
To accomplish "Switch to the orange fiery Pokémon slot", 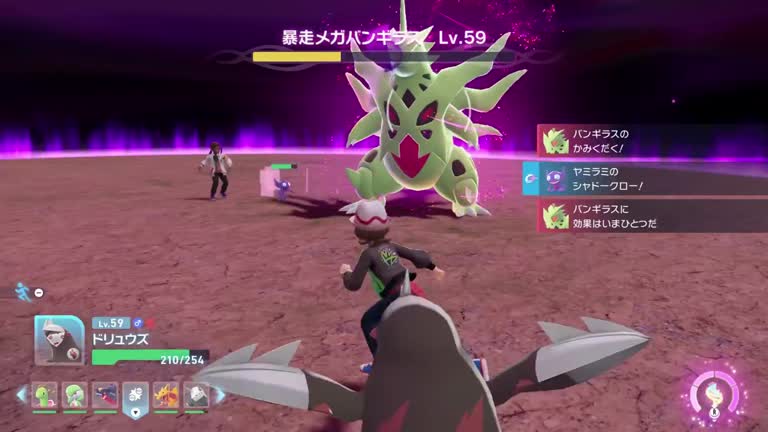I will coord(166,395).
